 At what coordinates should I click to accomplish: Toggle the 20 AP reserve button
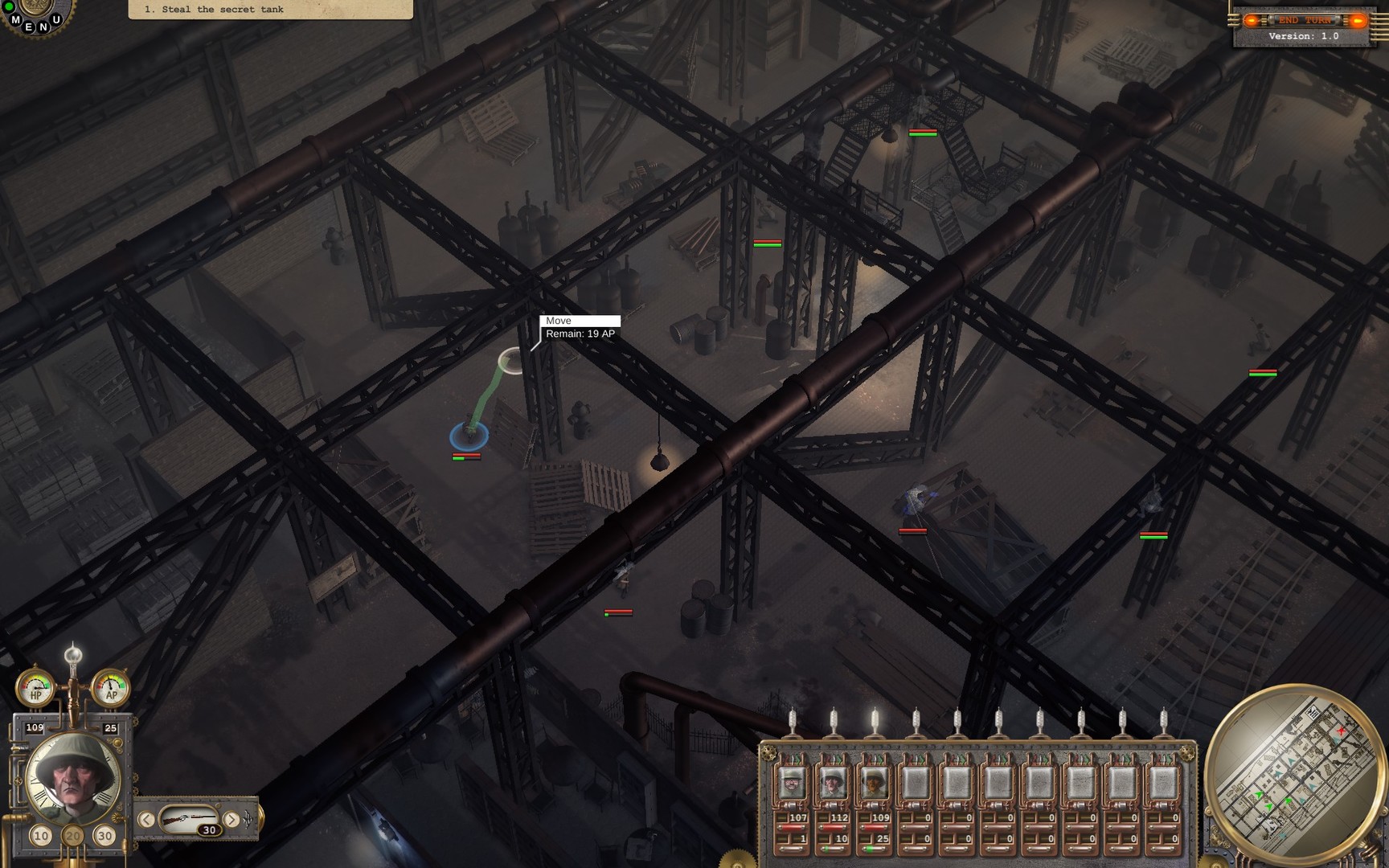pos(72,835)
